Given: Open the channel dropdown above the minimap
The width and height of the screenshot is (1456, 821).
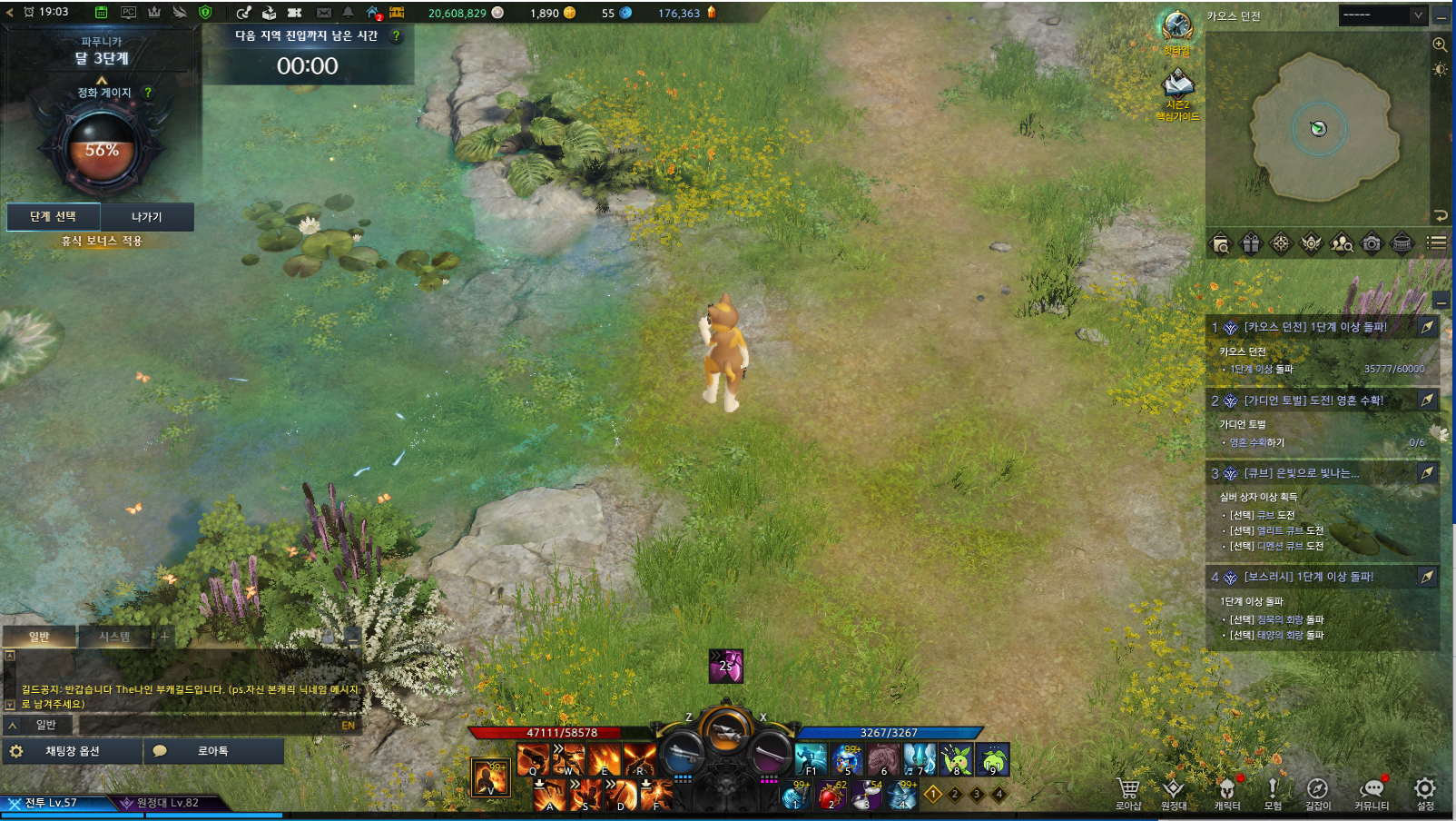Looking at the screenshot, I should (x=1382, y=15).
